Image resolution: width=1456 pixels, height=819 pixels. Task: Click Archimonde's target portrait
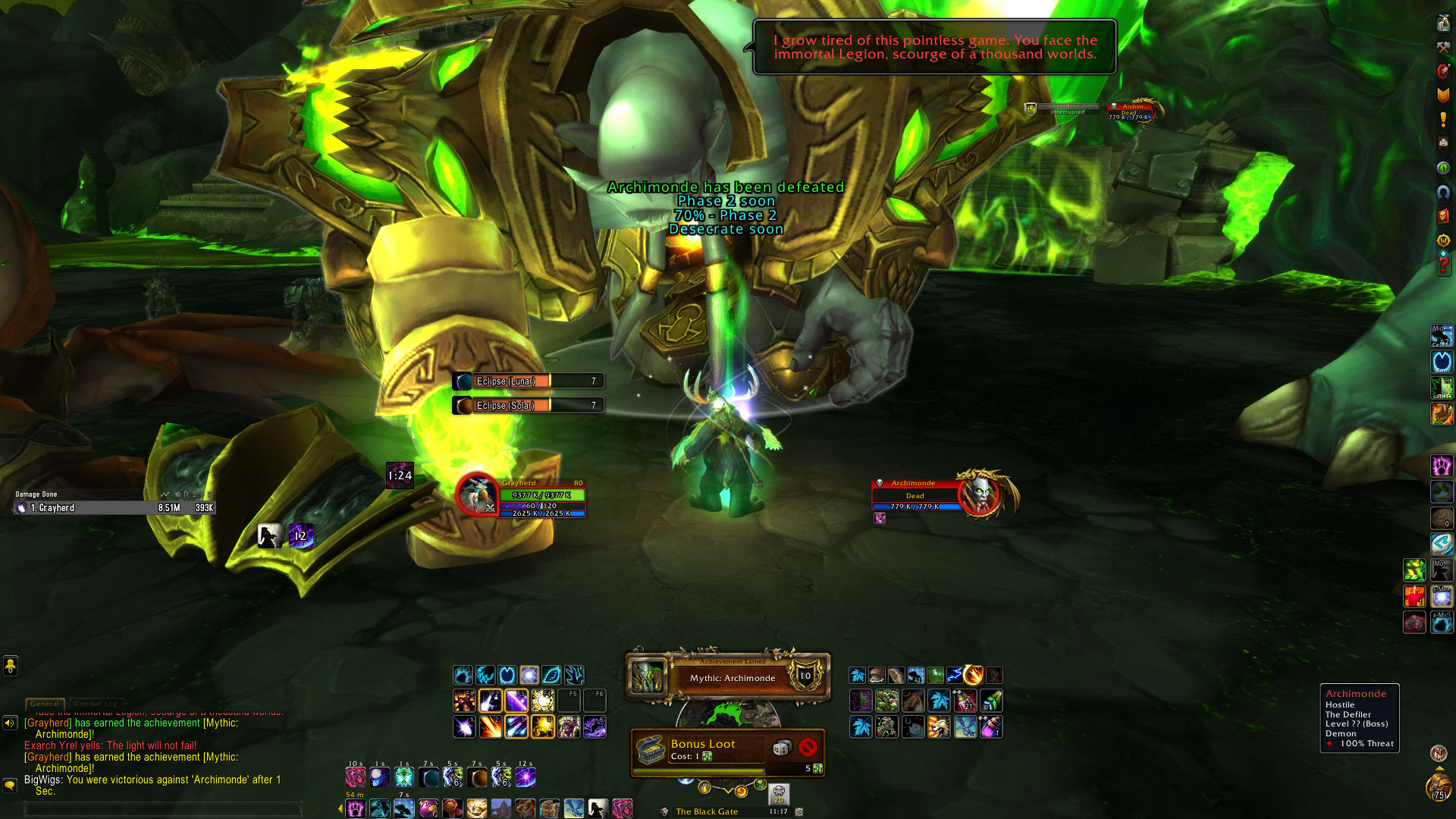click(980, 494)
